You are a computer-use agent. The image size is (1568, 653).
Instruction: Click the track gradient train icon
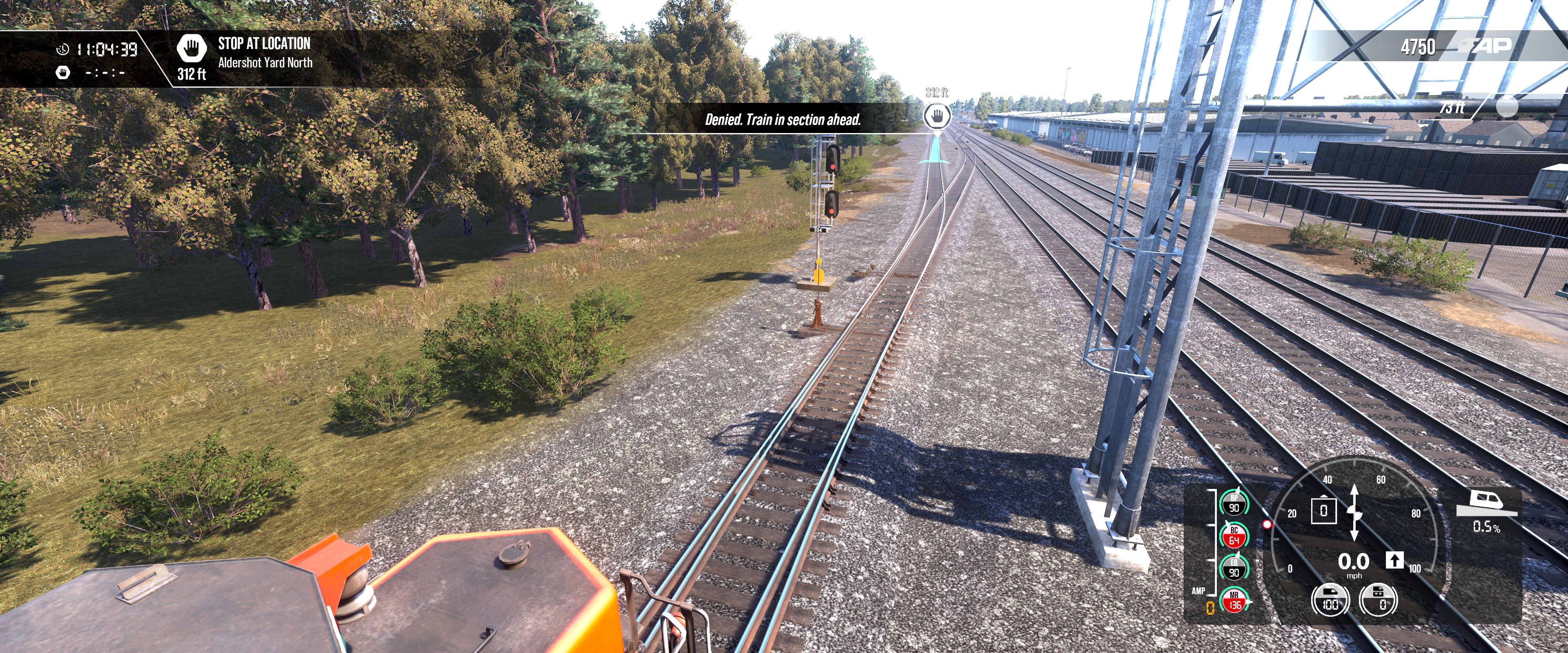click(1486, 503)
